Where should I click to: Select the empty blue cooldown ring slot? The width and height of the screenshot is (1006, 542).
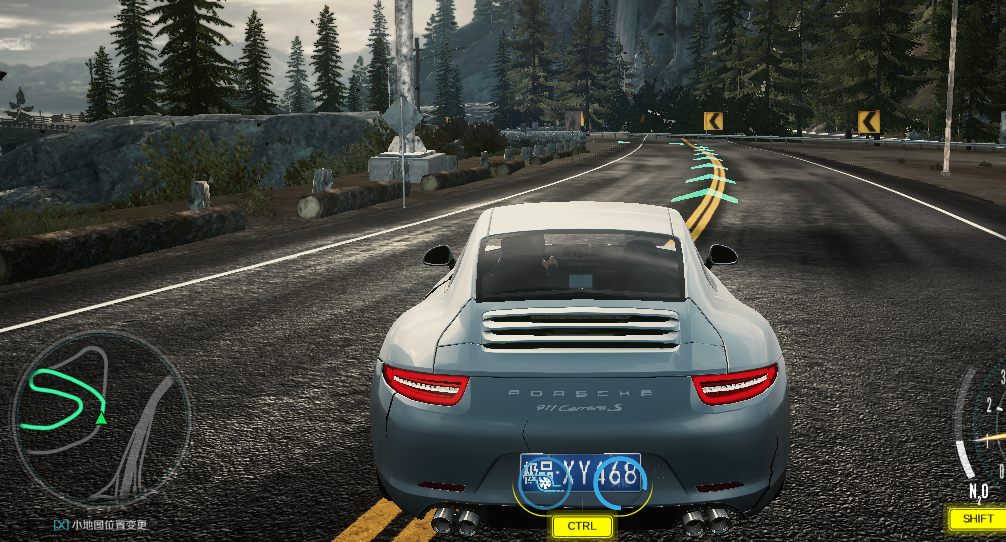[x=621, y=484]
